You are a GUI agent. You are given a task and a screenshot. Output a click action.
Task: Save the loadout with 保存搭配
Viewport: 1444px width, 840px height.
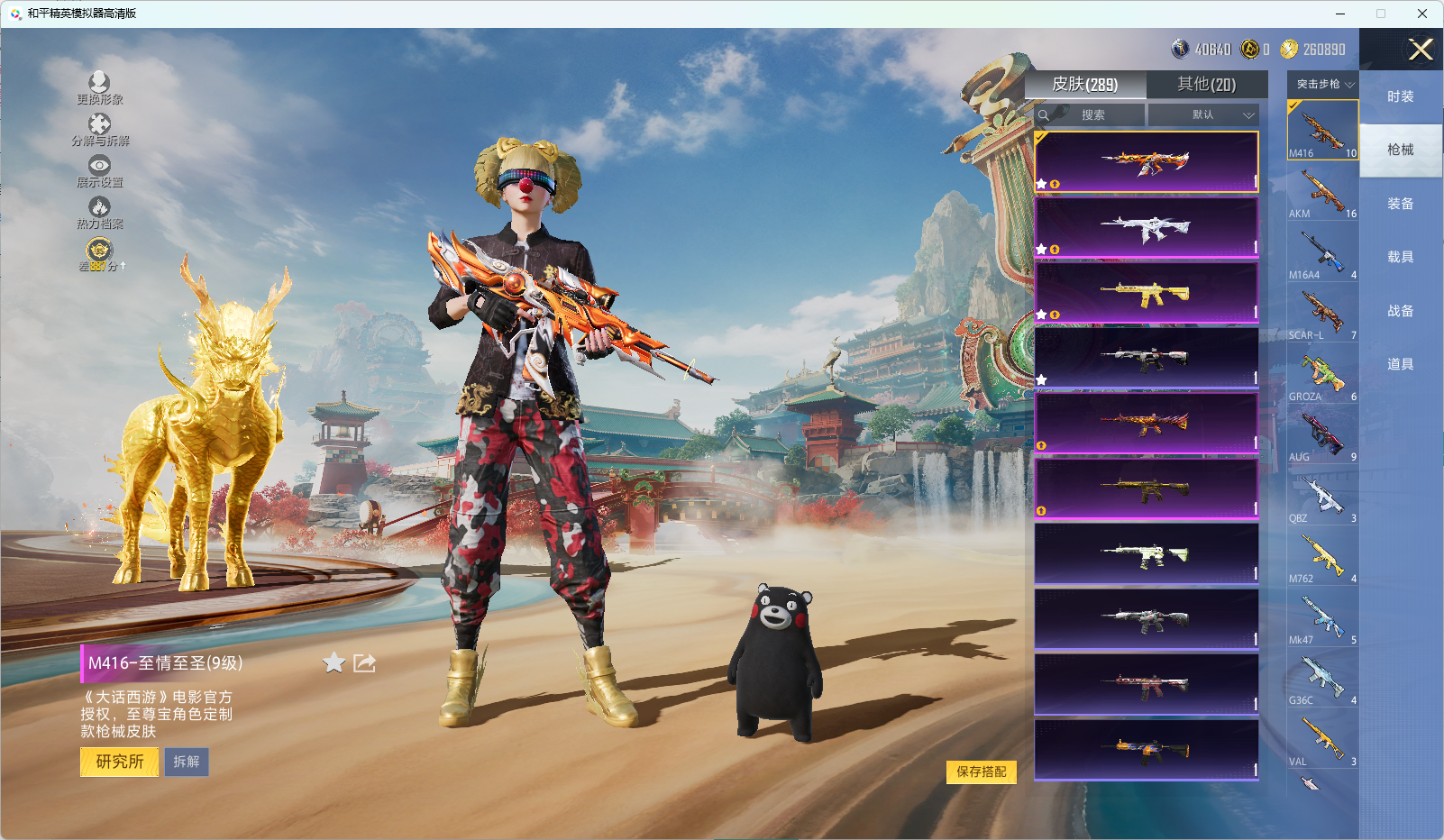click(x=981, y=772)
